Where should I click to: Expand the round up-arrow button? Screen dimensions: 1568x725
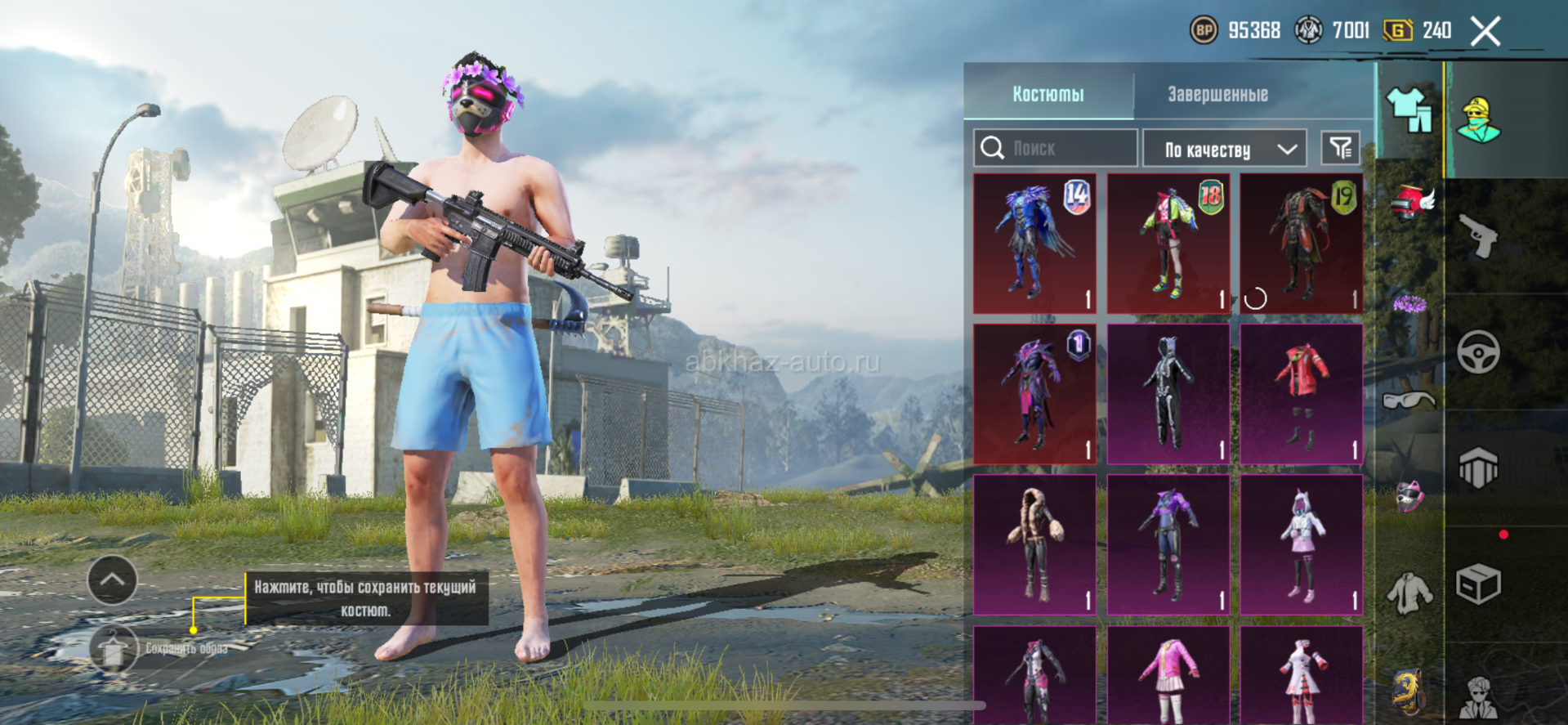tap(112, 580)
